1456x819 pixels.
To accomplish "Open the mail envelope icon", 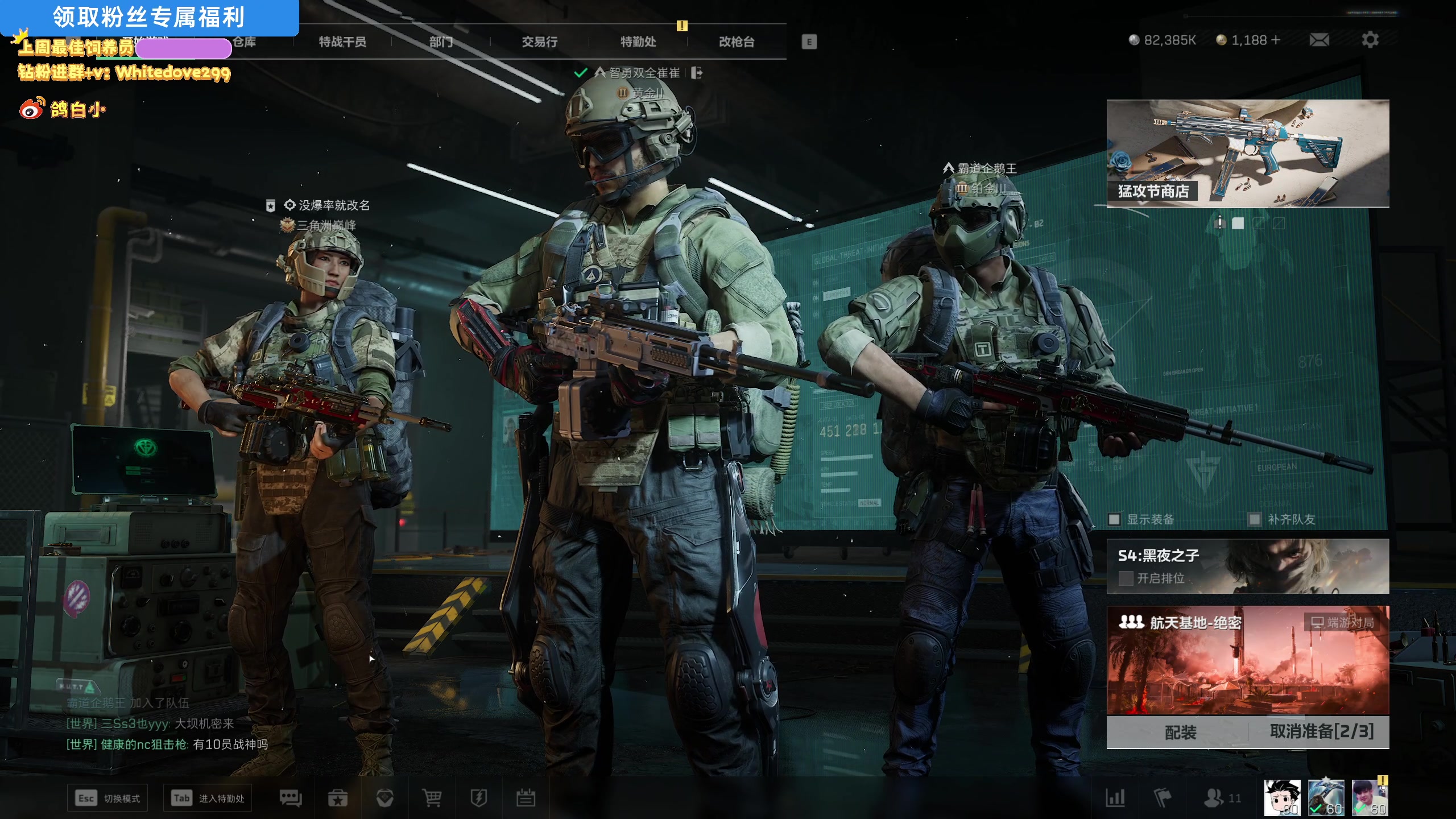I will tap(1319, 40).
